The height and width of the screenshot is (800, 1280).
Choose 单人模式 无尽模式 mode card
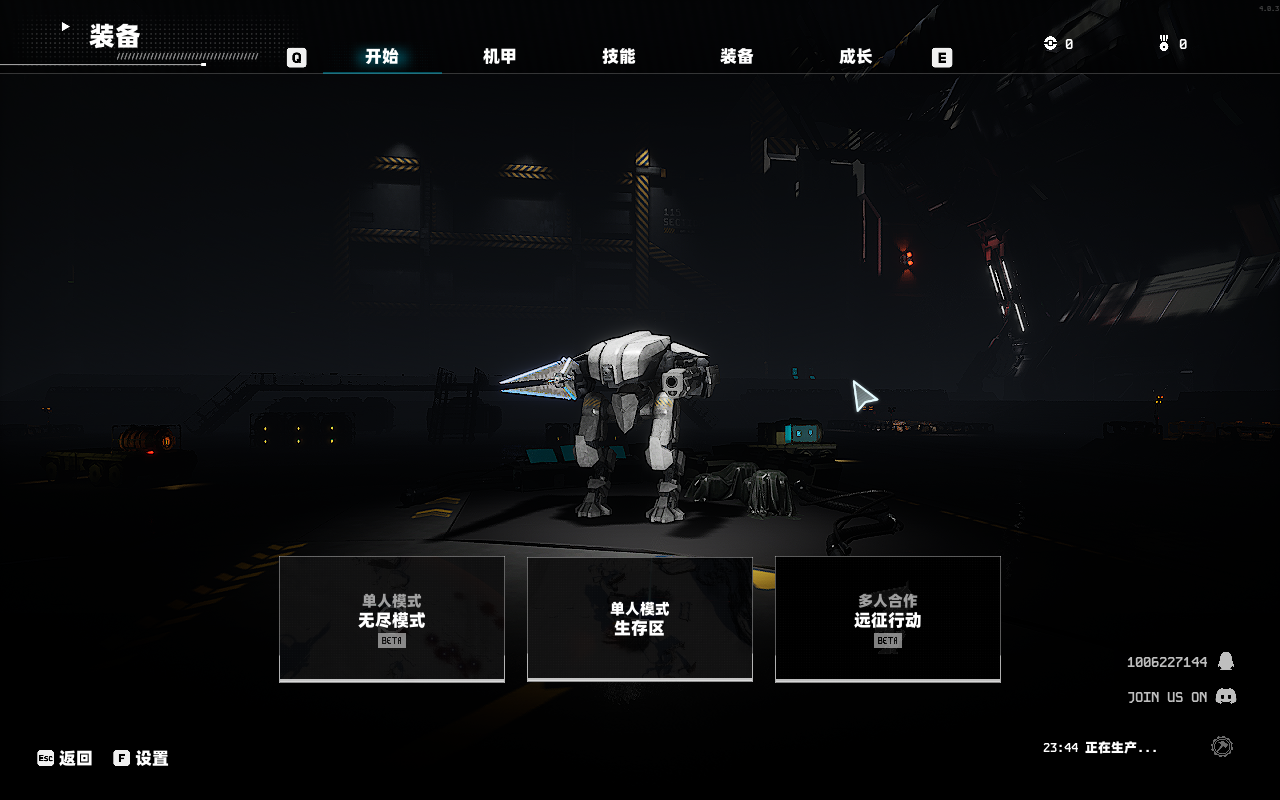tap(392, 619)
